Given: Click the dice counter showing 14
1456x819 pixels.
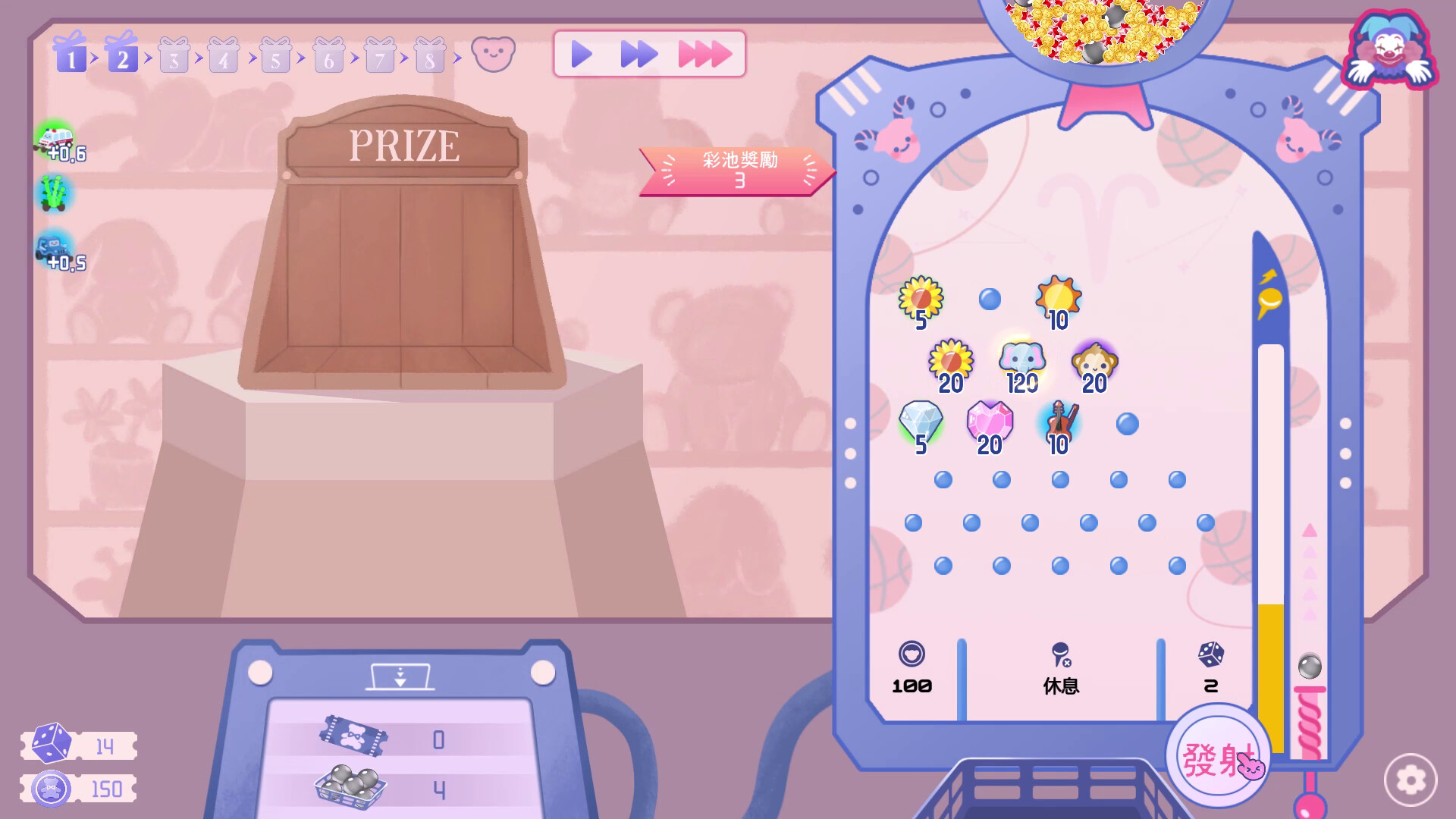Looking at the screenshot, I should (80, 747).
